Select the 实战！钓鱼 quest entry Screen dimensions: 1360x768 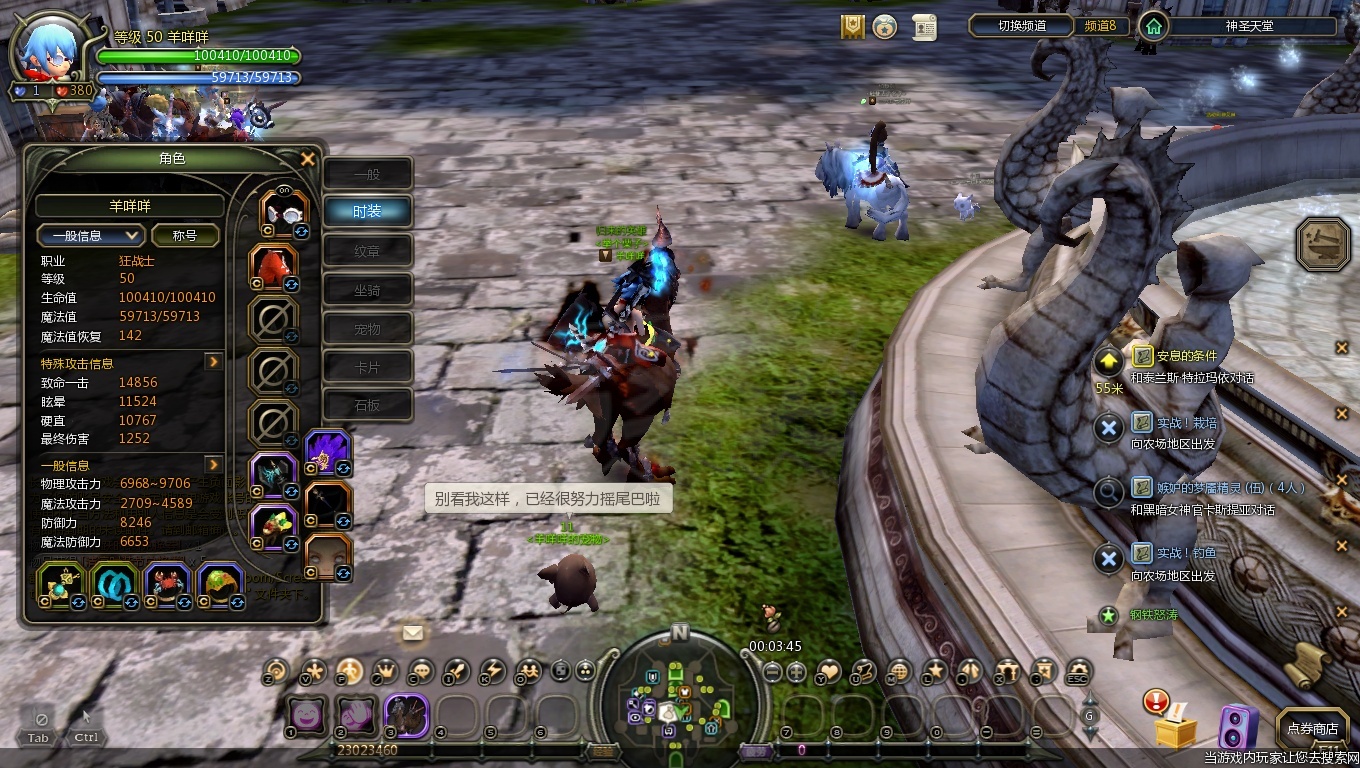click(x=1187, y=553)
